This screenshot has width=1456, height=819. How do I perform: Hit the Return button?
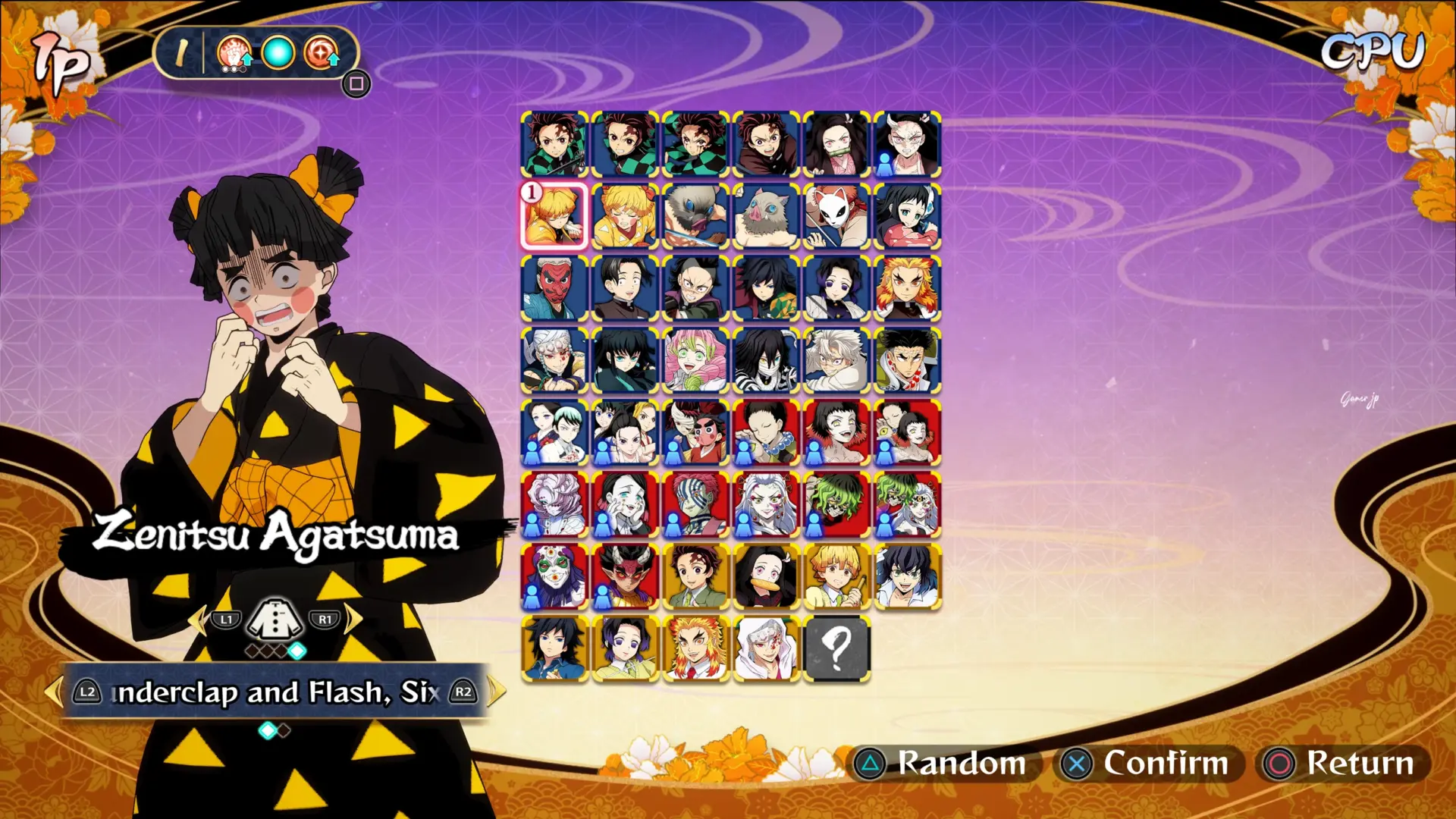[x=1343, y=763]
